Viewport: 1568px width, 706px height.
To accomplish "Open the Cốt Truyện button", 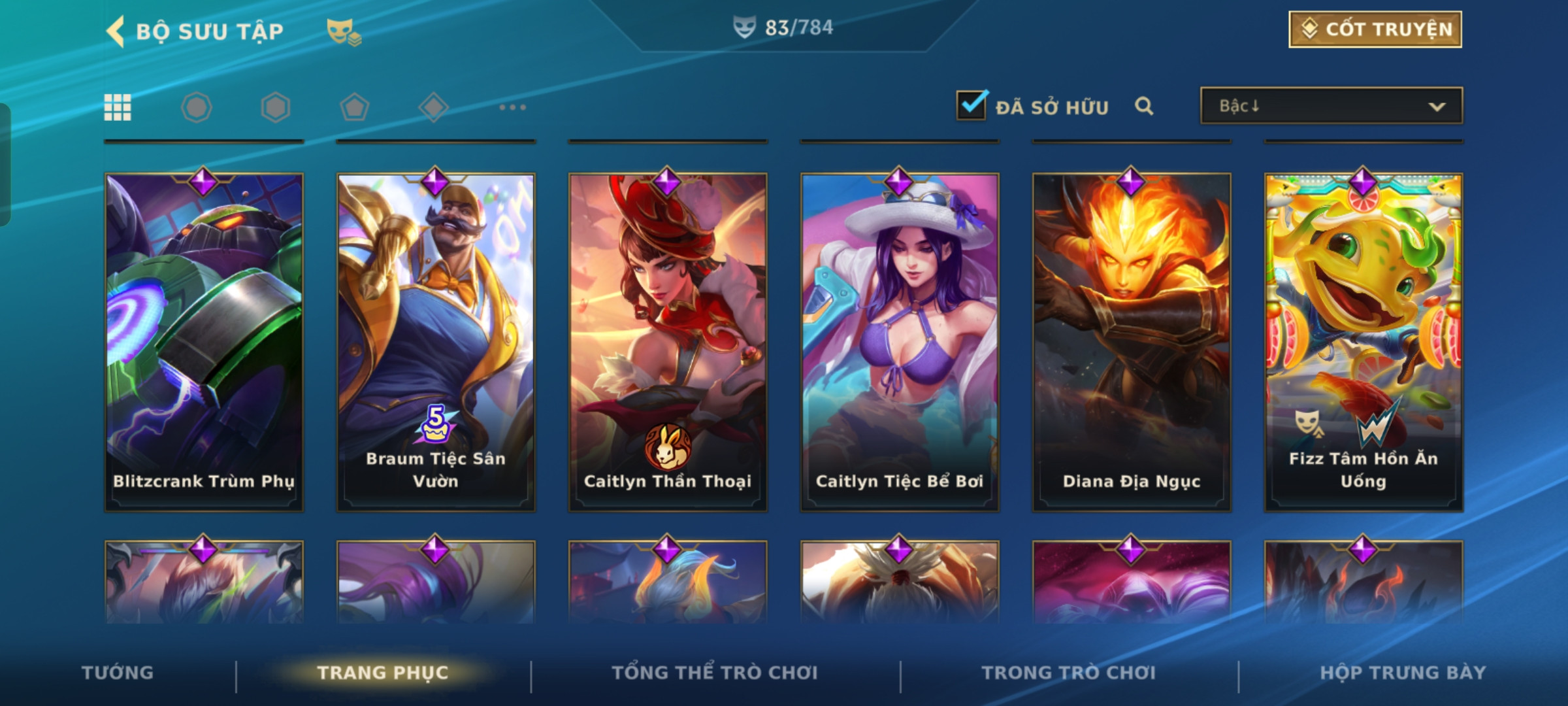I will coord(1375,29).
